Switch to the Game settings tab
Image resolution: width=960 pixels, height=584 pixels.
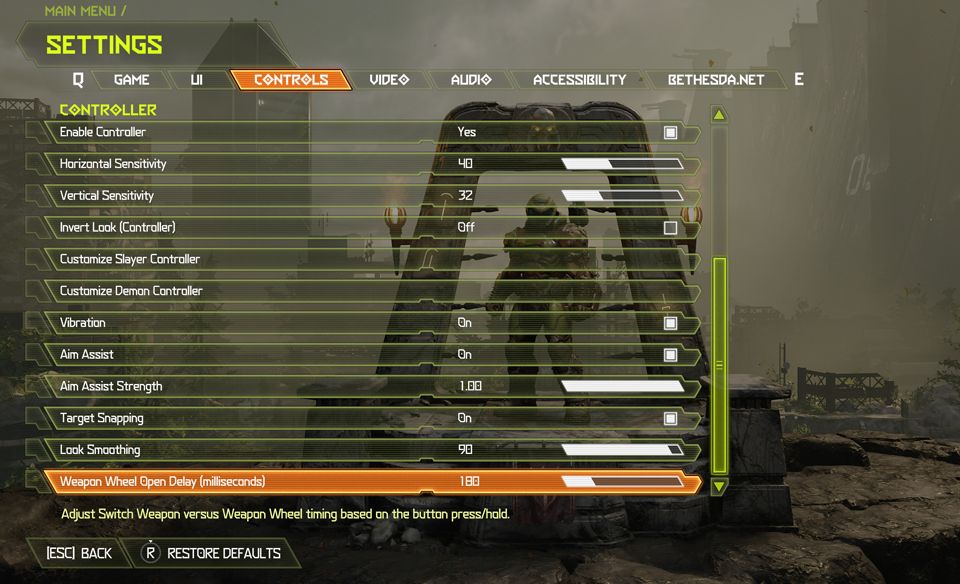point(131,80)
